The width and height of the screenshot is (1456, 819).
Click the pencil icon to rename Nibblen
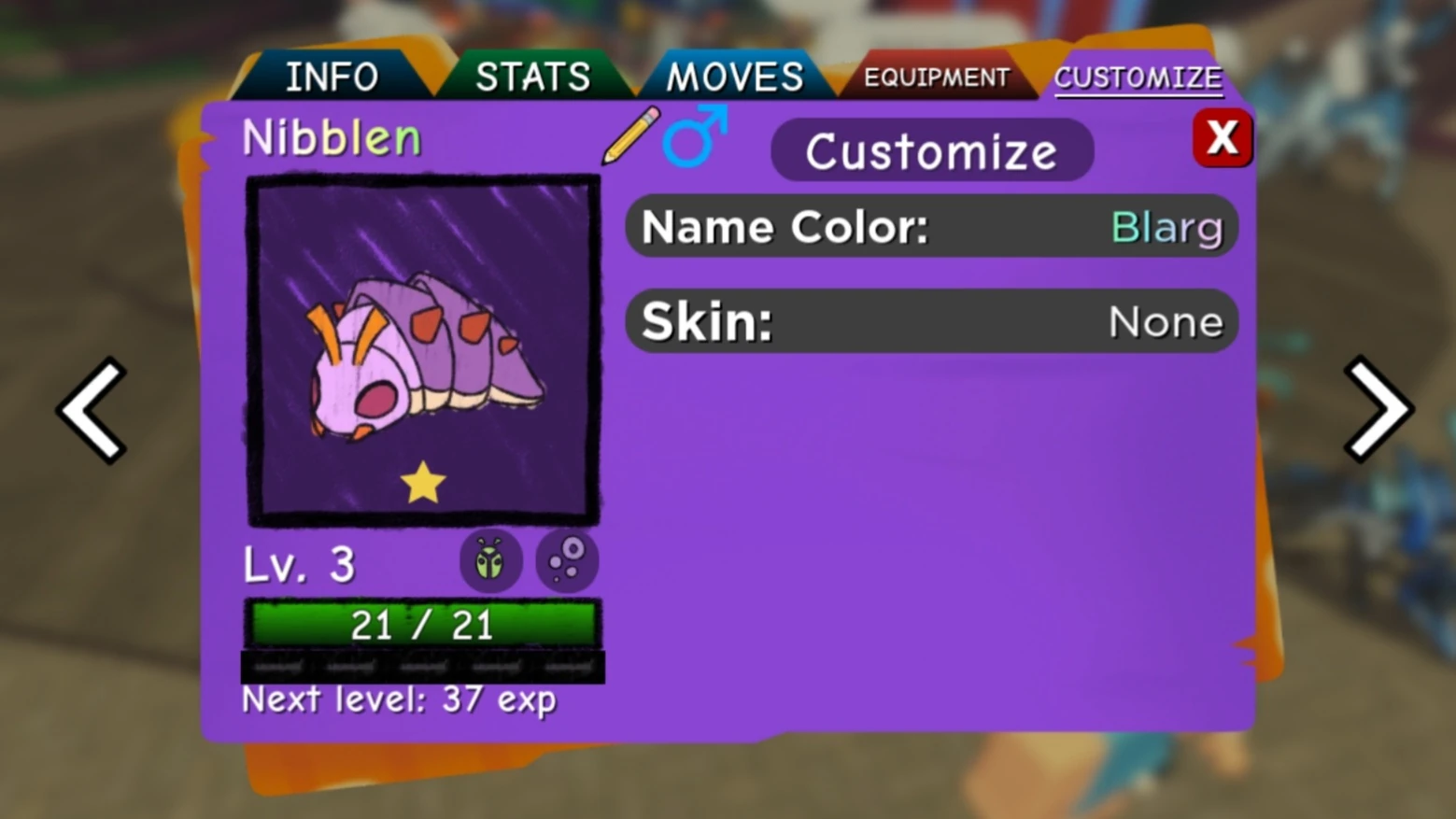(630, 138)
